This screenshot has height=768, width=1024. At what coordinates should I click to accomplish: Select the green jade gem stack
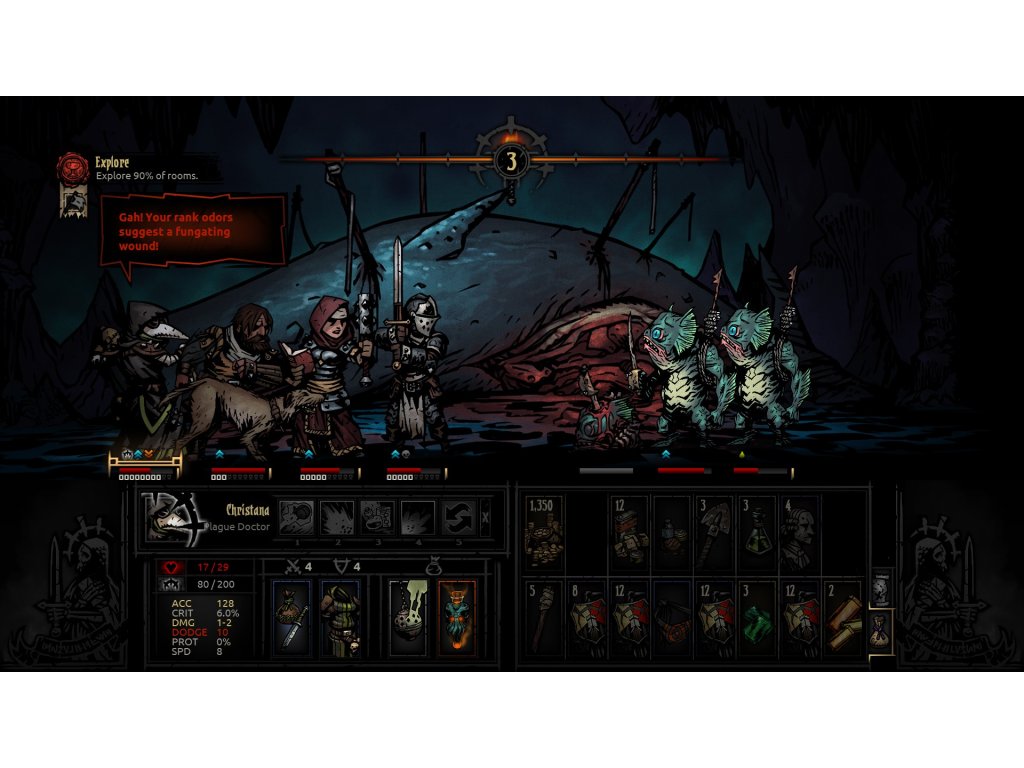click(758, 618)
